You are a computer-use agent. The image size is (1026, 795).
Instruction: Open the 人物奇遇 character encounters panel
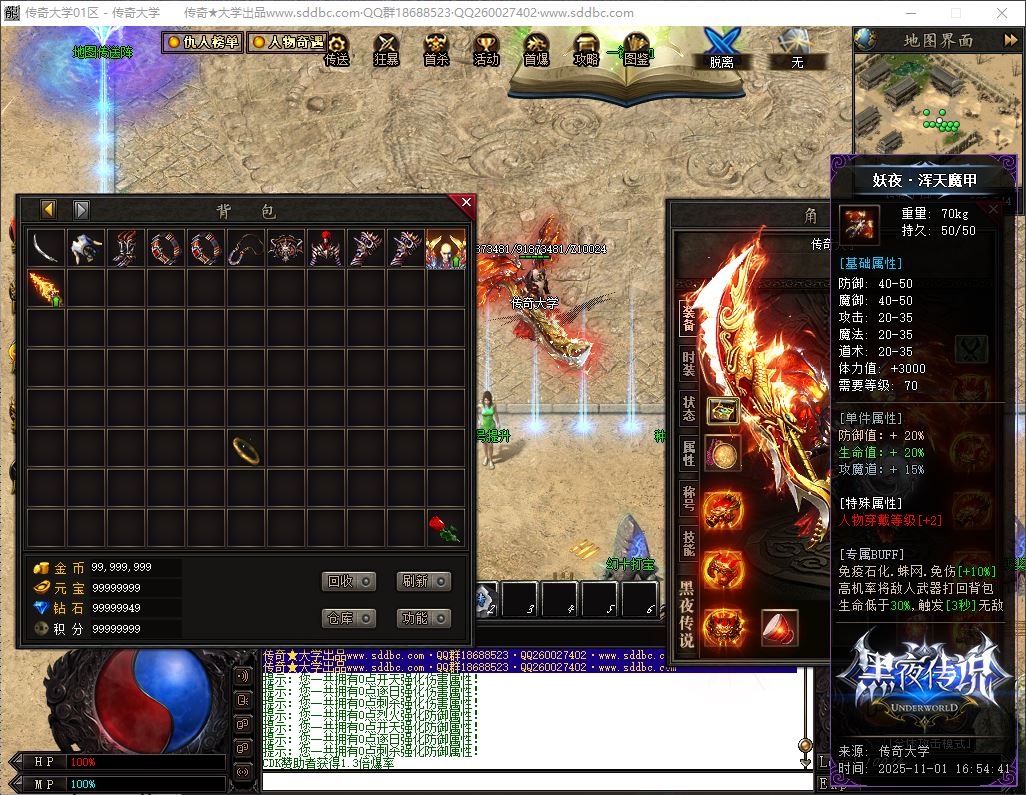point(287,43)
